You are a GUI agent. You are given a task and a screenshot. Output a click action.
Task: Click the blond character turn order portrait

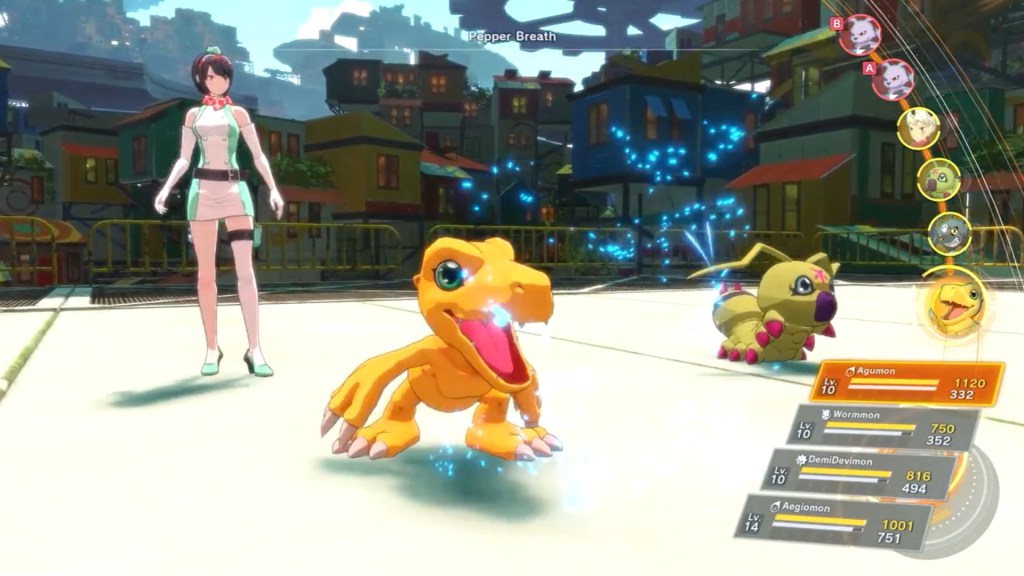pos(917,128)
